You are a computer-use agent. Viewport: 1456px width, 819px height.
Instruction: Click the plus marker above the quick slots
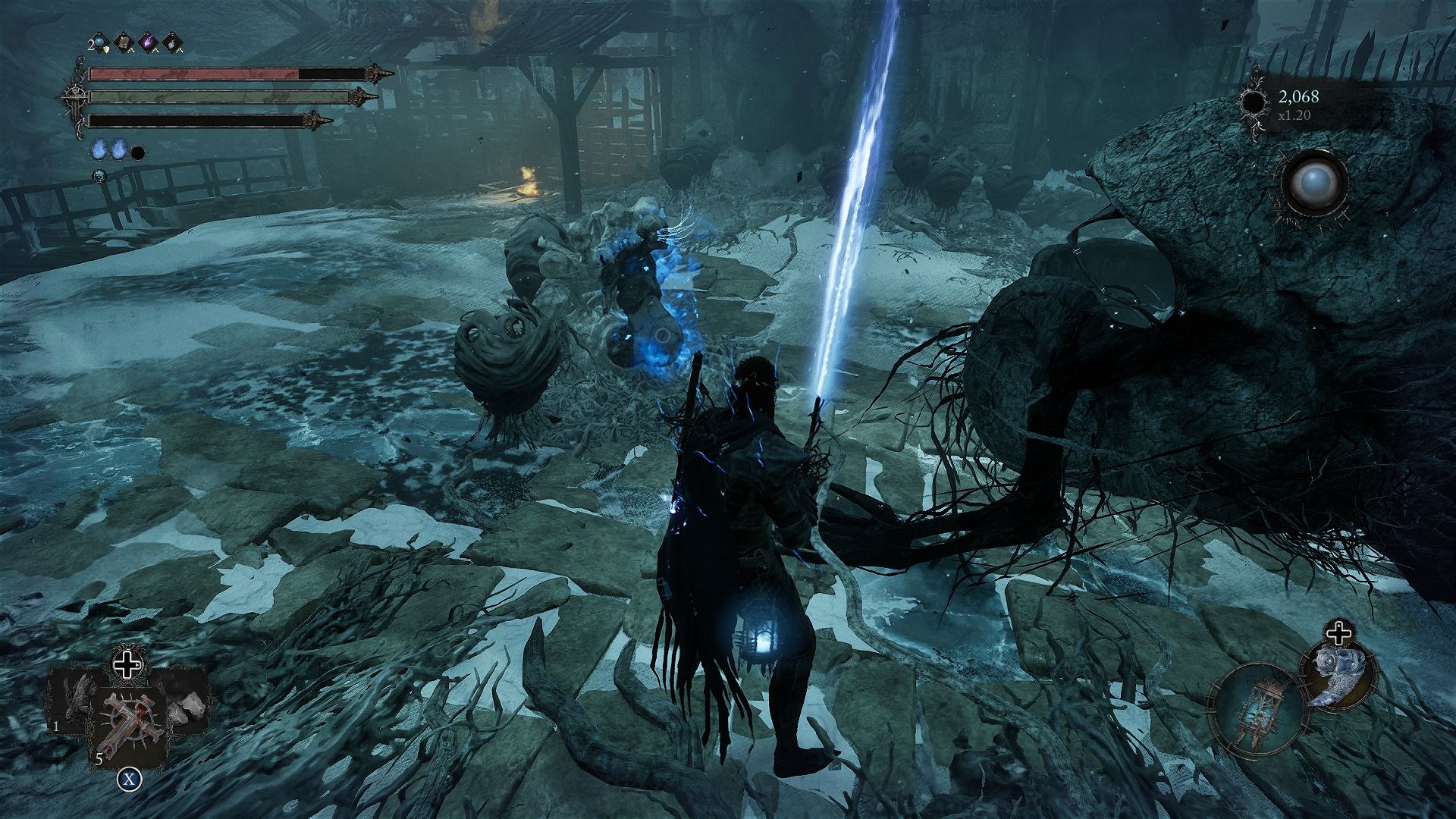point(127,665)
